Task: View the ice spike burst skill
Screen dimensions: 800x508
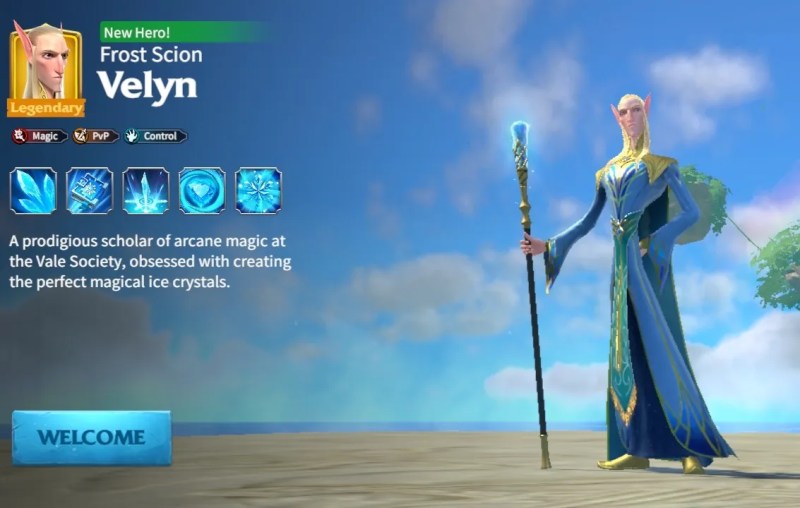Action: tap(145, 190)
